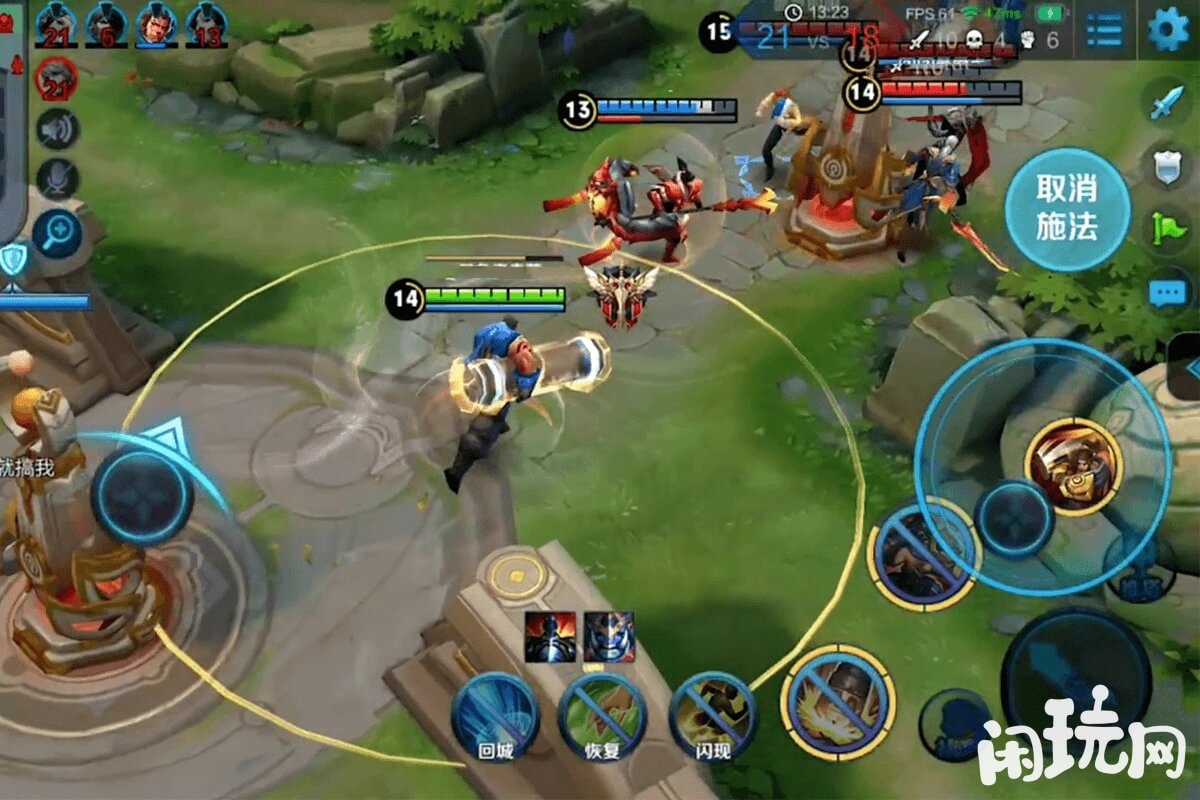Cast the 闪现 flash summoner spell
Screen dimensions: 1200x800
click(x=712, y=714)
